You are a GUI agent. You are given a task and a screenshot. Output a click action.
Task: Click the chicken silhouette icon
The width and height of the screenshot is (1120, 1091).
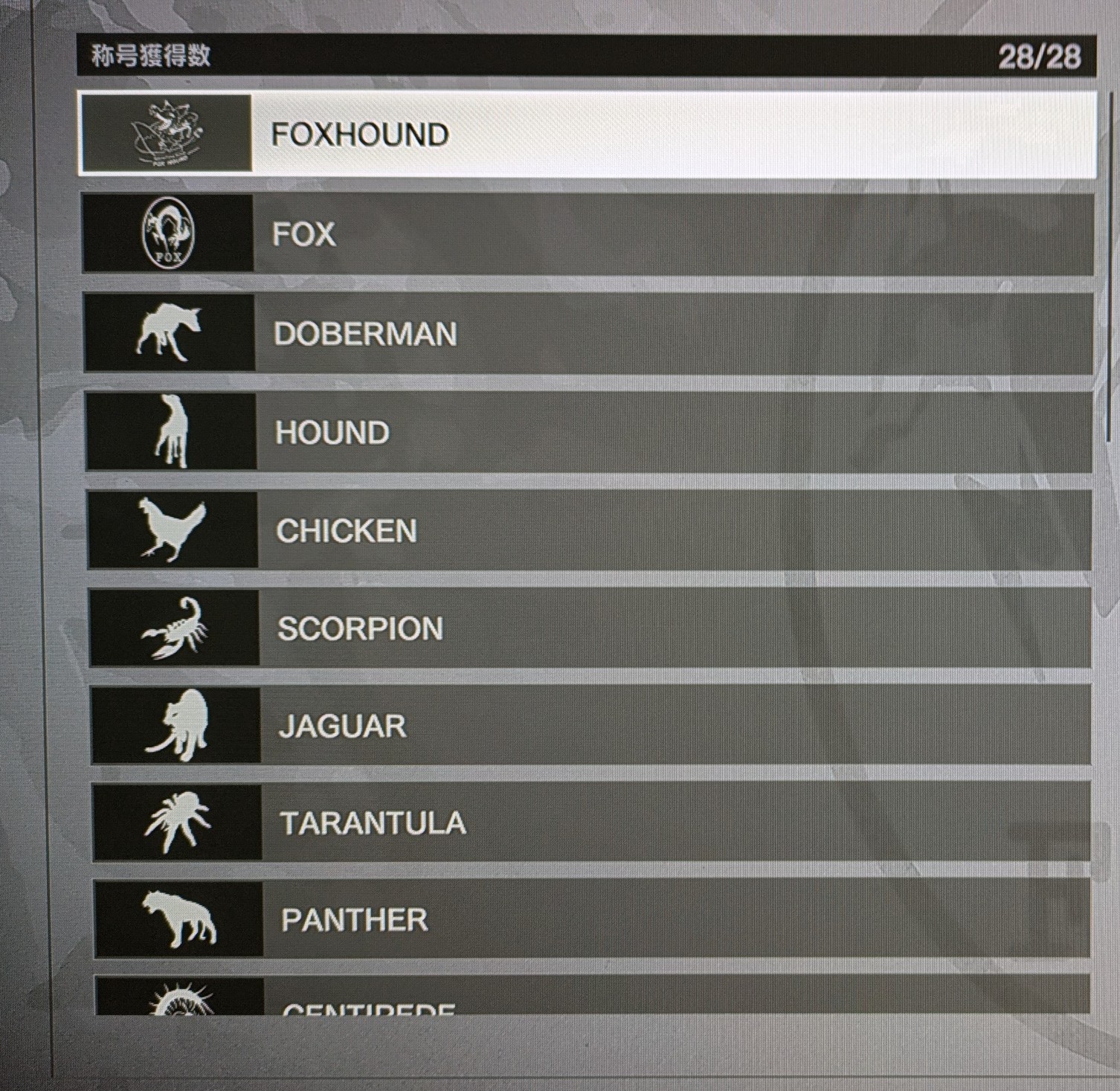click(172, 530)
